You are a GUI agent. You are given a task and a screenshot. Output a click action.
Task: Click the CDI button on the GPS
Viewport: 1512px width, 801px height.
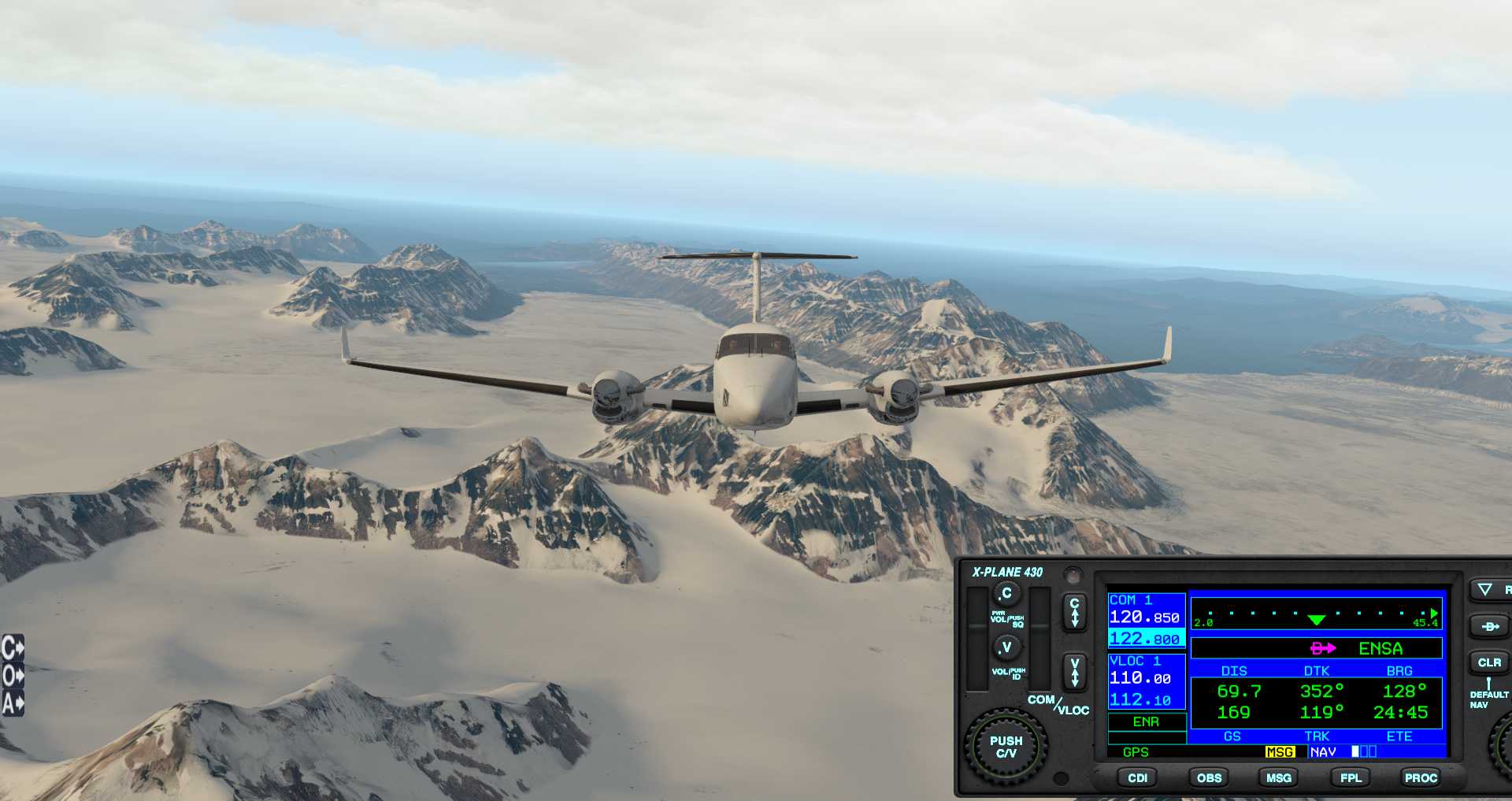1137,777
